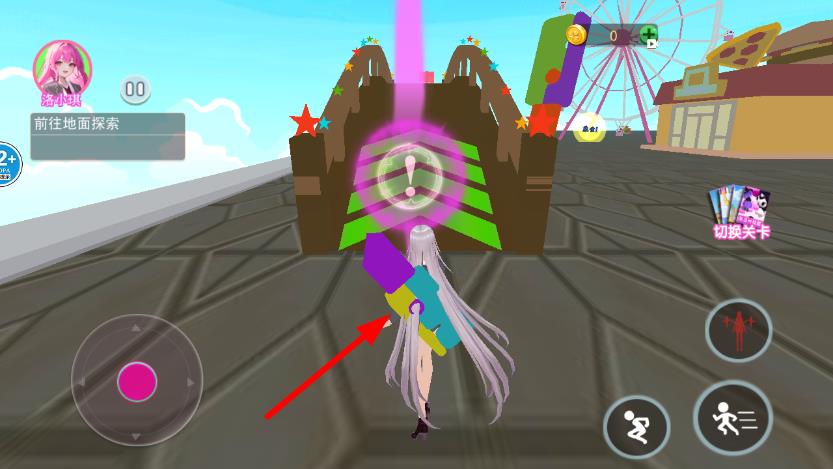The width and height of the screenshot is (833, 469).
Task: Pause the game with the pause button
Action: coord(135,89)
